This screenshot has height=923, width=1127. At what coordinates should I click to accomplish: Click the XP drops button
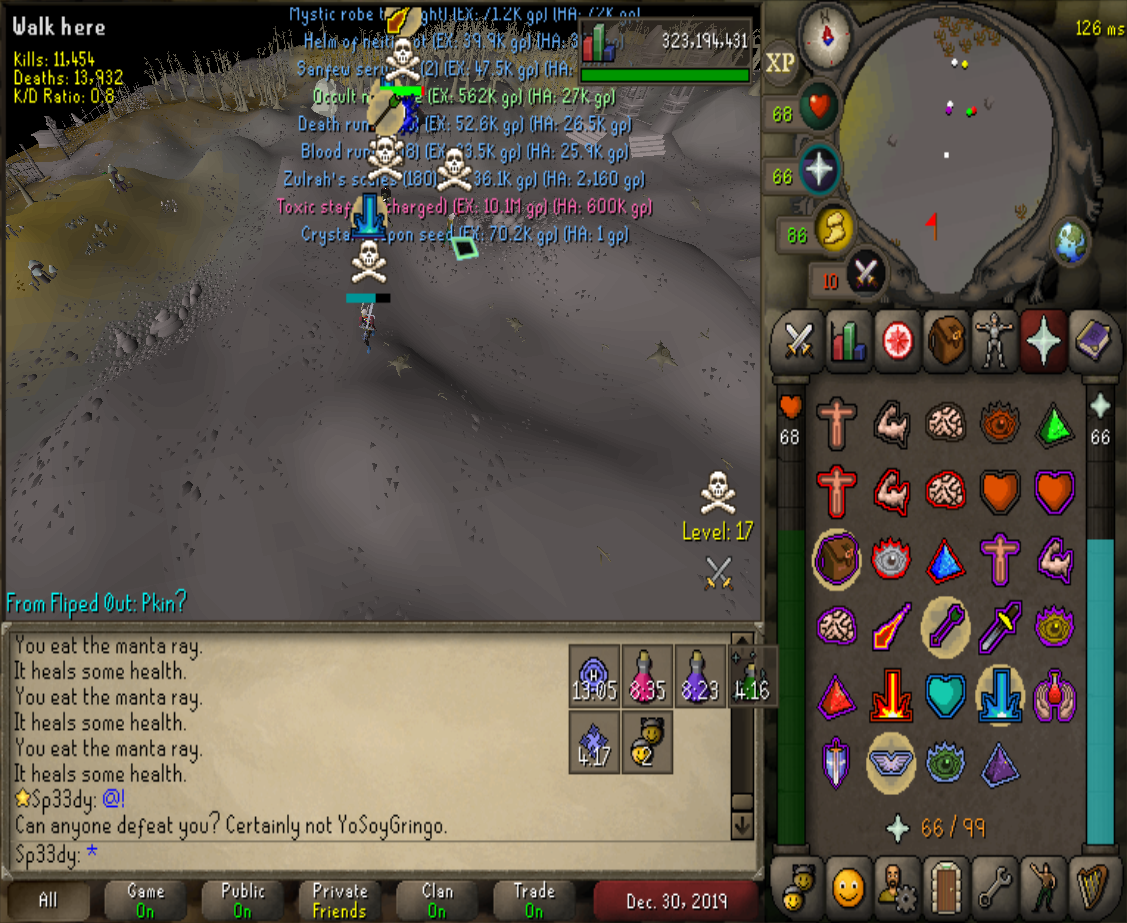point(780,64)
